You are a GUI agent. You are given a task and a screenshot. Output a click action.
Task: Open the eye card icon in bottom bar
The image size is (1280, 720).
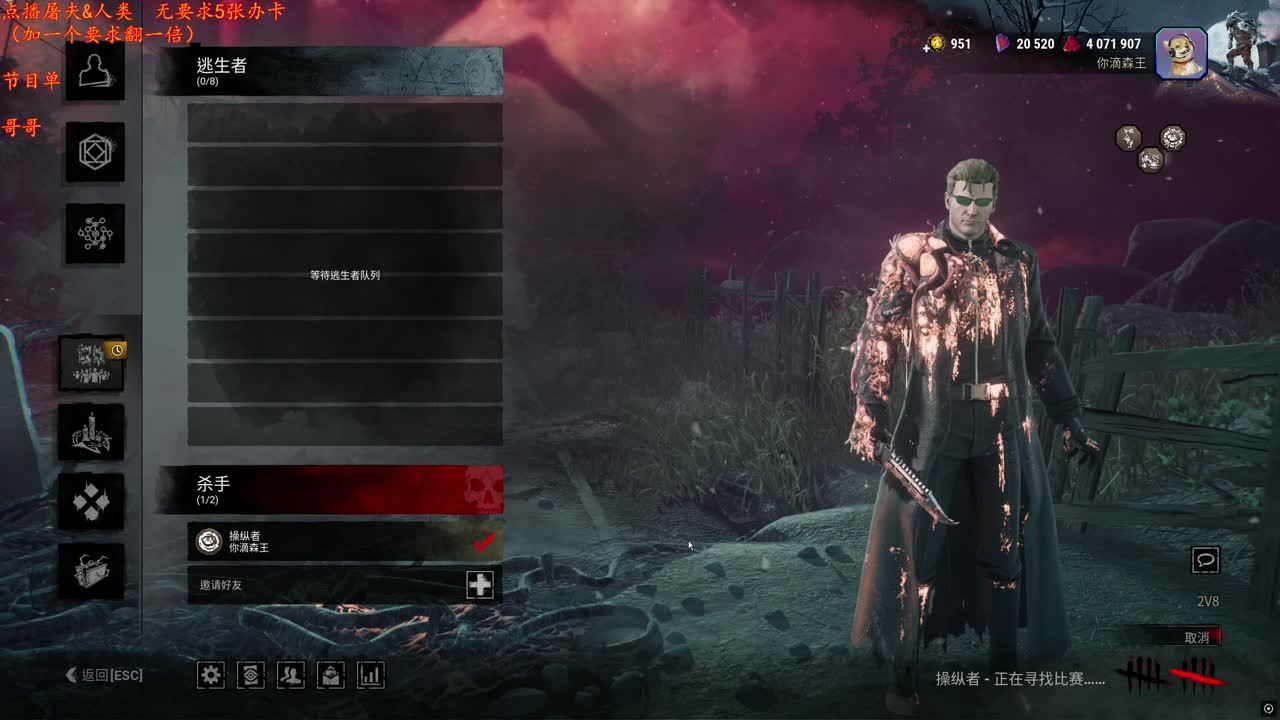(x=251, y=675)
